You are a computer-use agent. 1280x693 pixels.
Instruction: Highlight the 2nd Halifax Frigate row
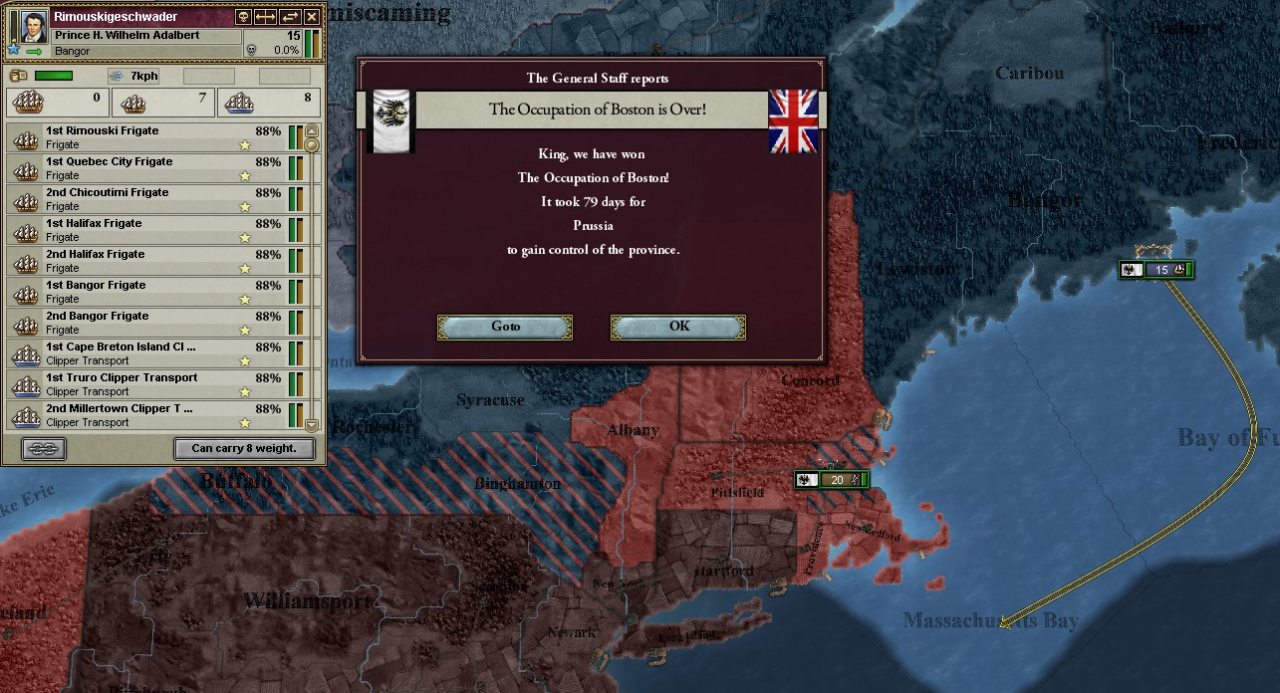pos(150,261)
